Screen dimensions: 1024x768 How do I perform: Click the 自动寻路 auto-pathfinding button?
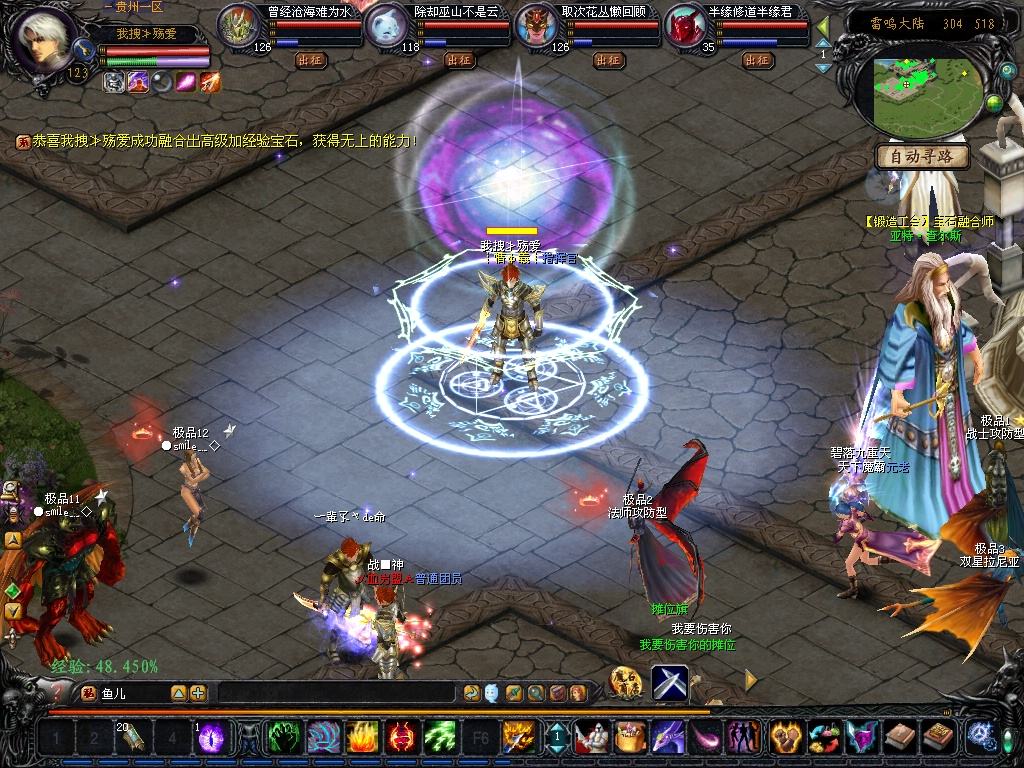point(922,156)
